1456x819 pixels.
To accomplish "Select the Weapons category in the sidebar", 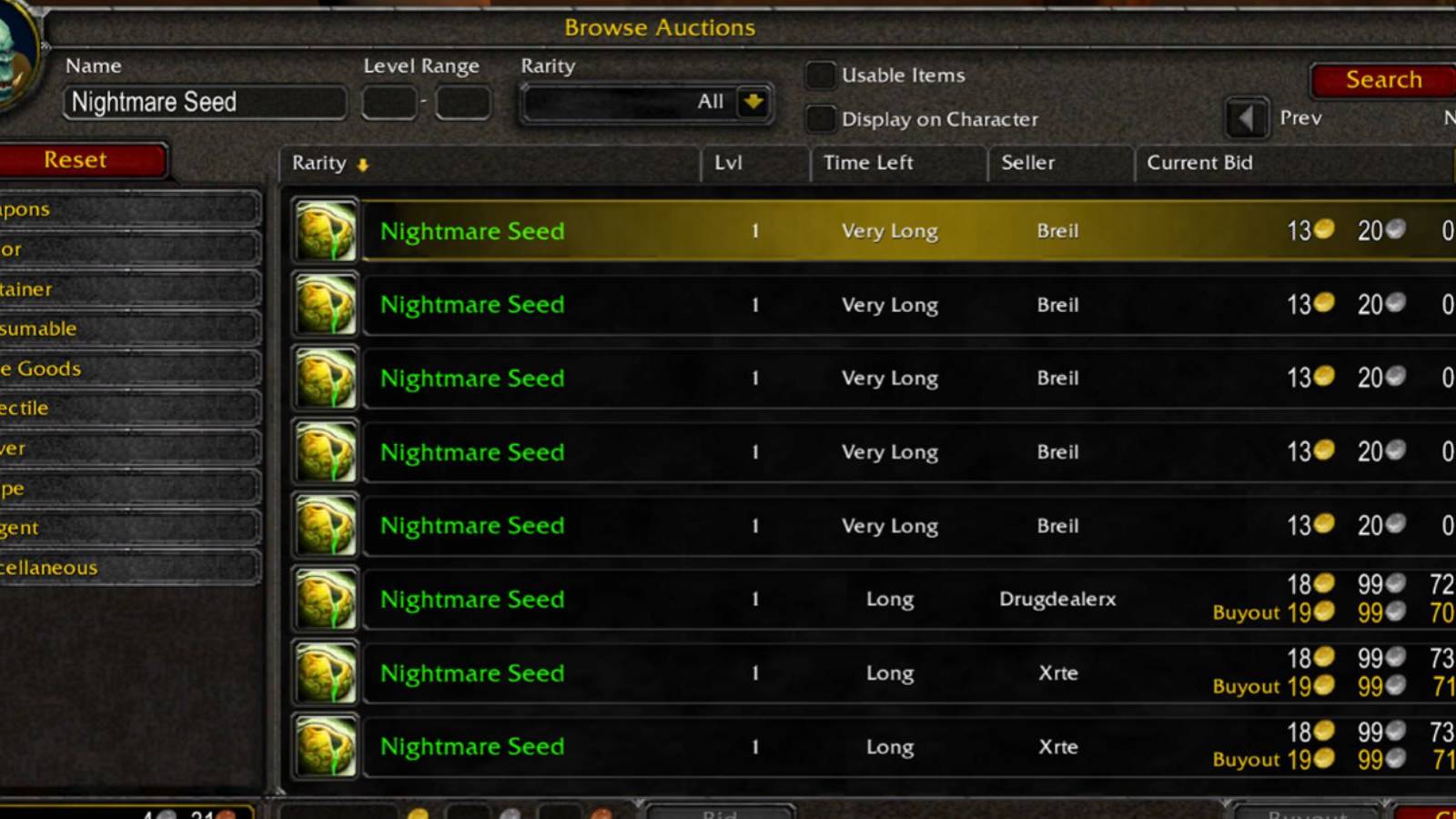I will [x=127, y=208].
